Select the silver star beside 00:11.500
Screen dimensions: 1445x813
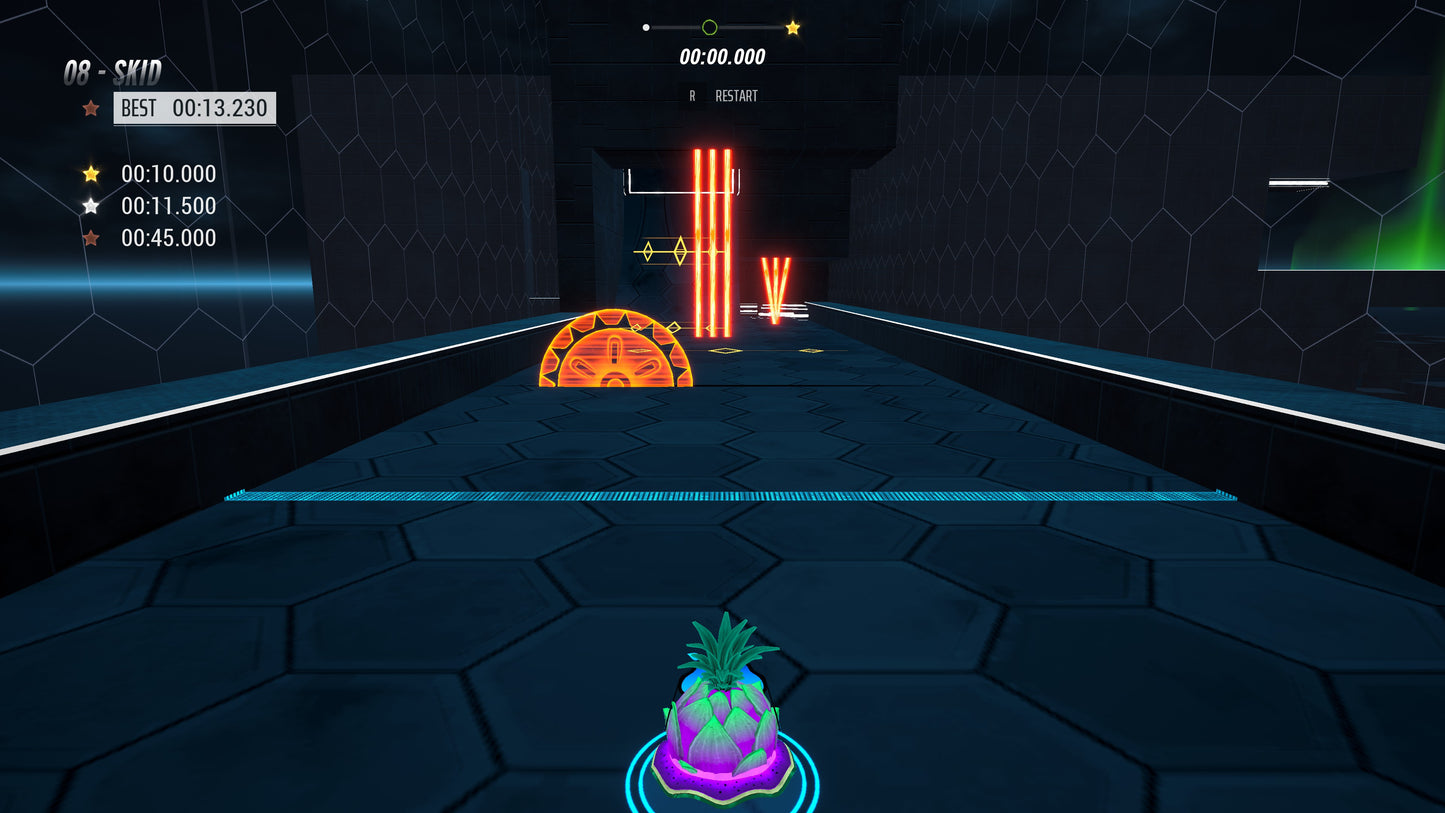tap(91, 206)
